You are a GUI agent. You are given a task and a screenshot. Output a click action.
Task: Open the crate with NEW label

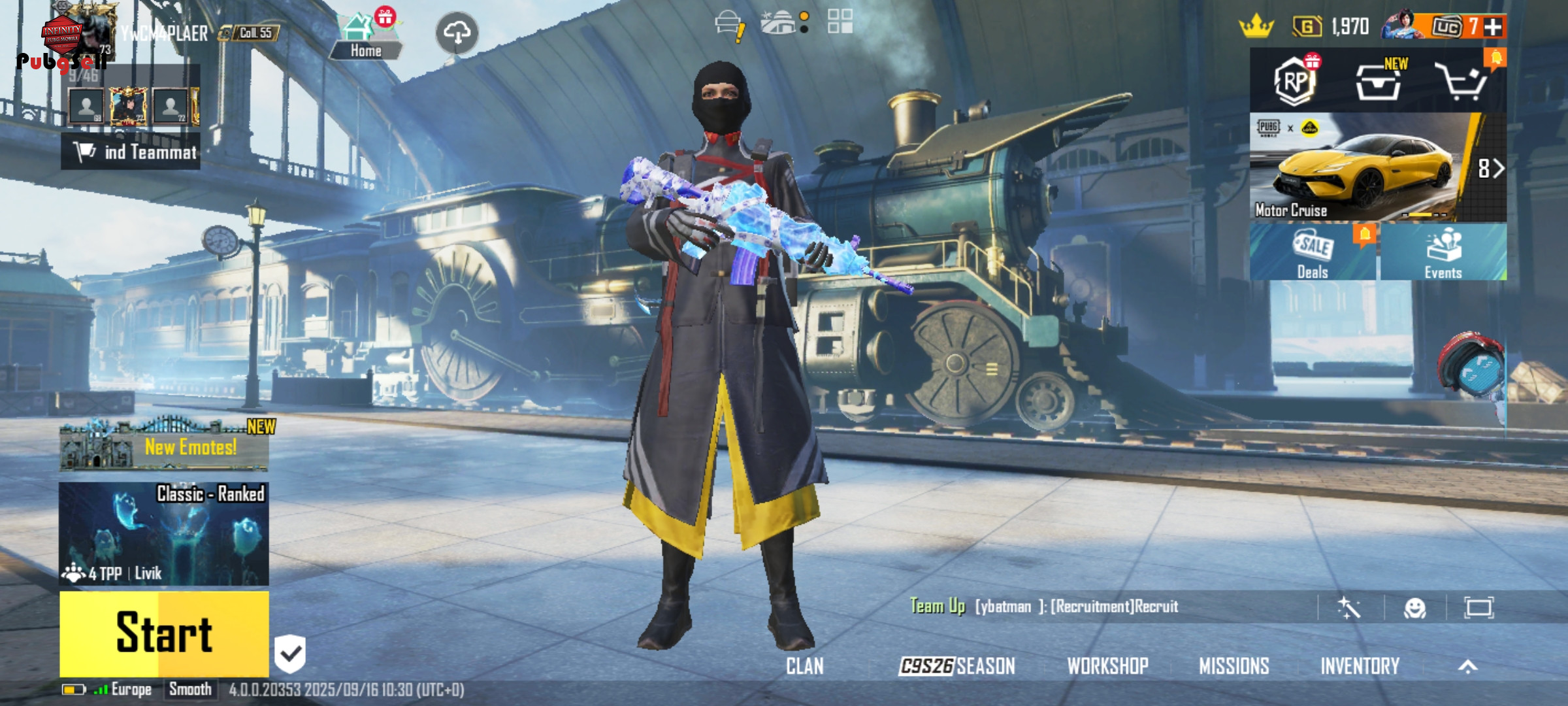click(x=1379, y=82)
